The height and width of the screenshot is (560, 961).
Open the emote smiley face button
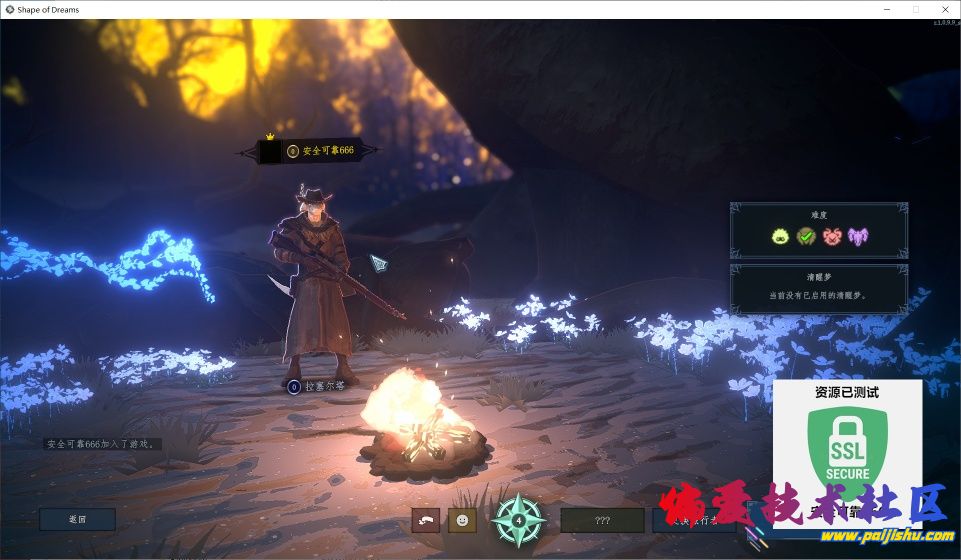pyautogui.click(x=461, y=520)
